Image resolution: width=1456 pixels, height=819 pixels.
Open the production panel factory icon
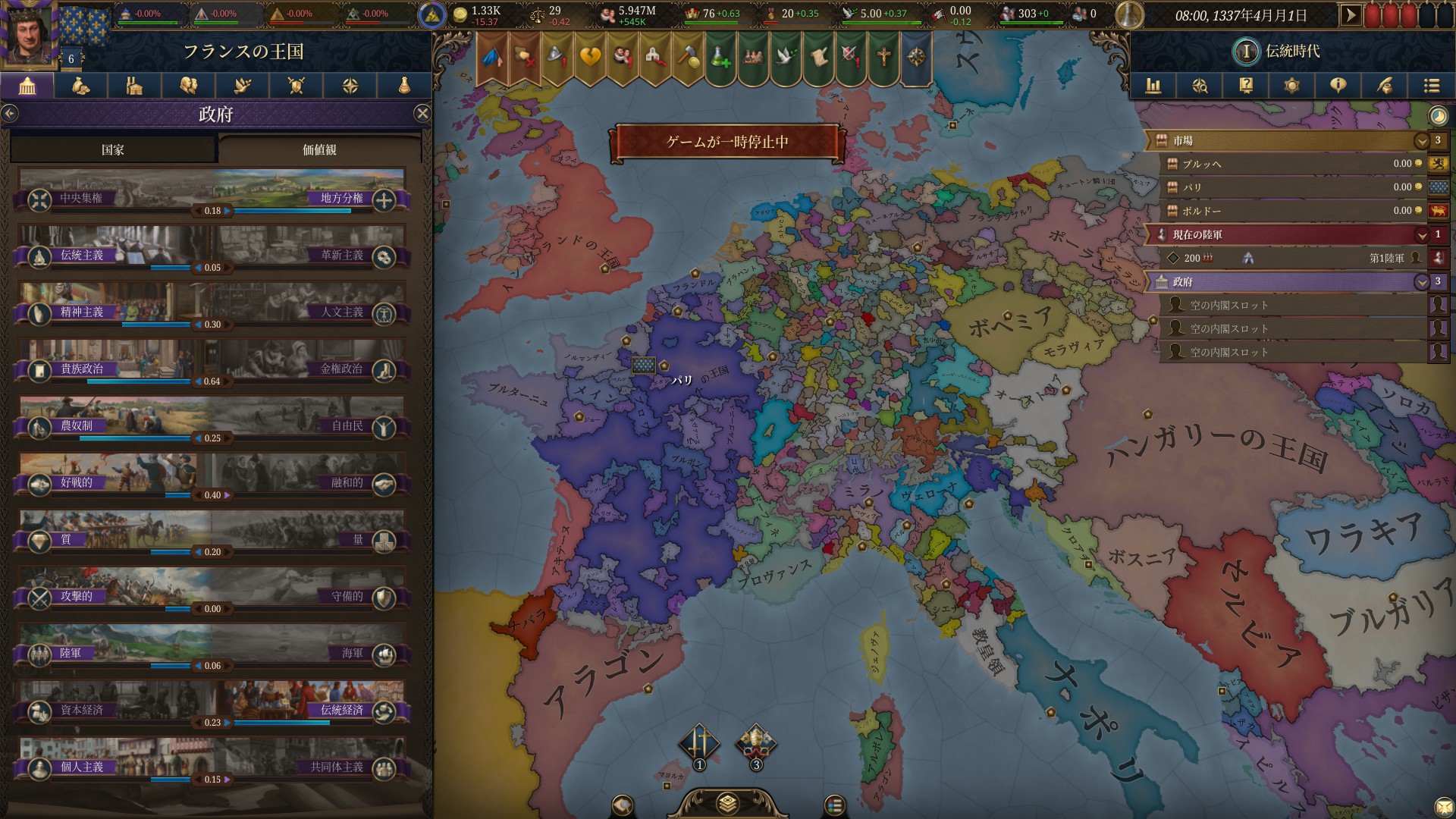[135, 86]
